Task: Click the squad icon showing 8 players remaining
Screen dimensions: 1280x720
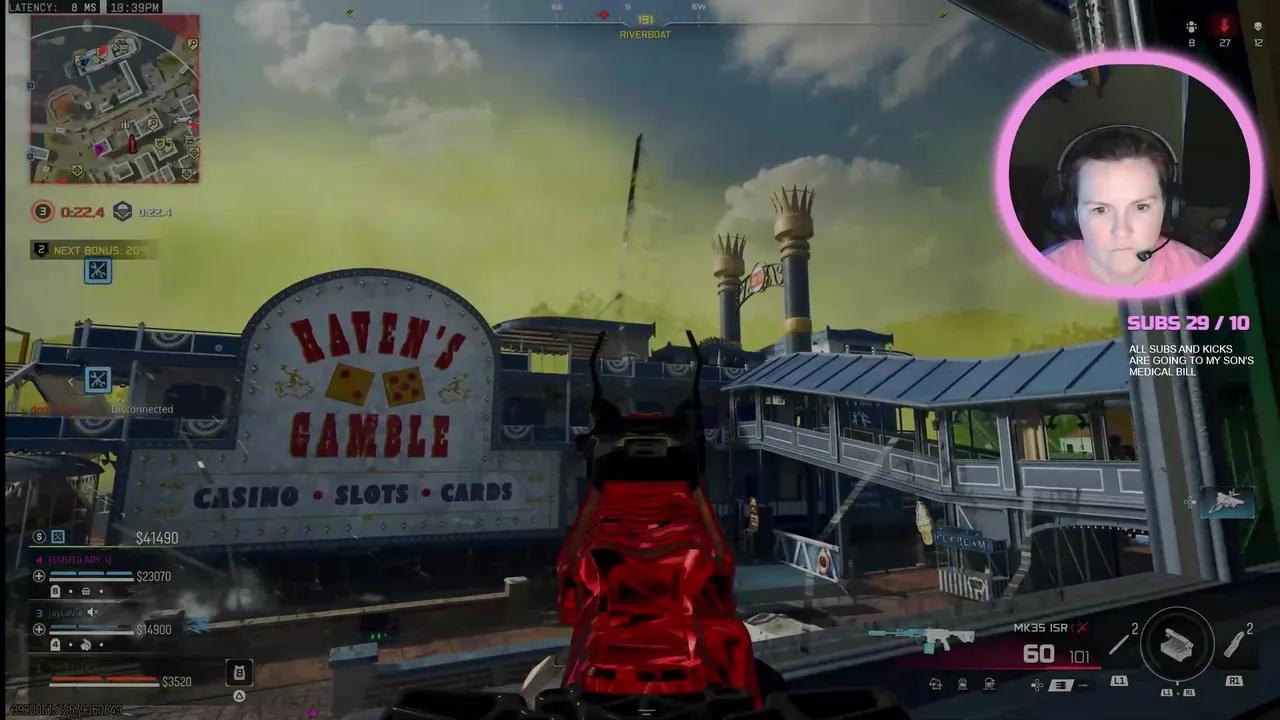Action: [x=1191, y=27]
